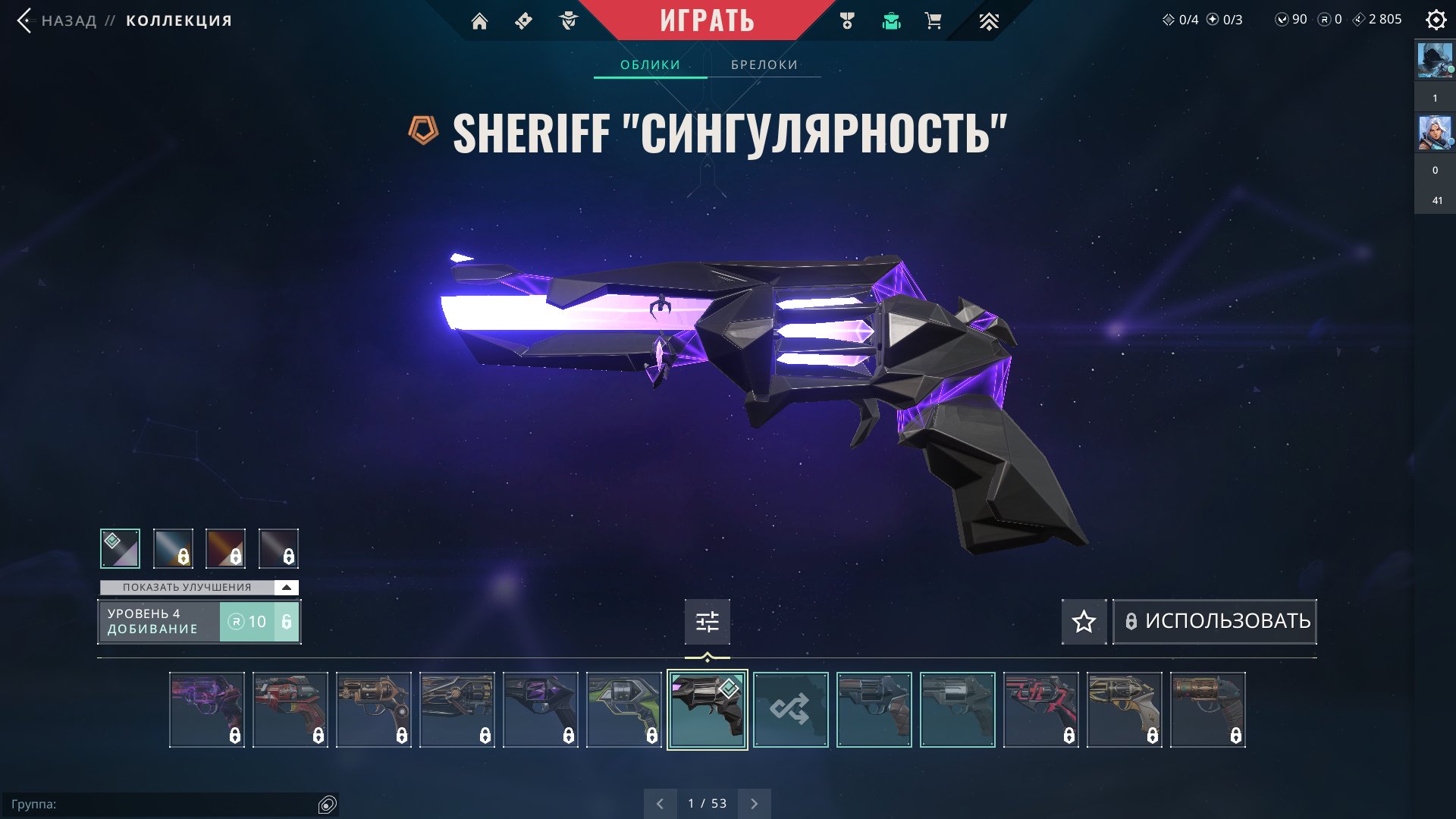Mark this skin as favorite with star
This screenshot has width=1456, height=819.
pos(1084,622)
